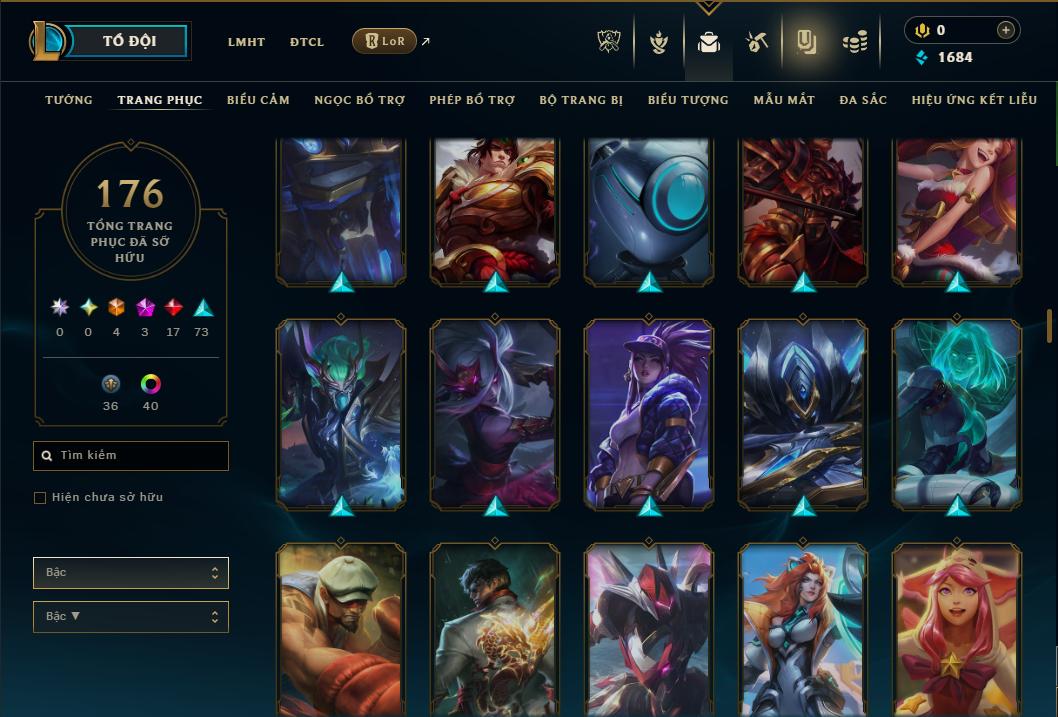Image resolution: width=1058 pixels, height=717 pixels.
Task: Select the ĐA SẮC chromas tab
Action: tap(863, 100)
